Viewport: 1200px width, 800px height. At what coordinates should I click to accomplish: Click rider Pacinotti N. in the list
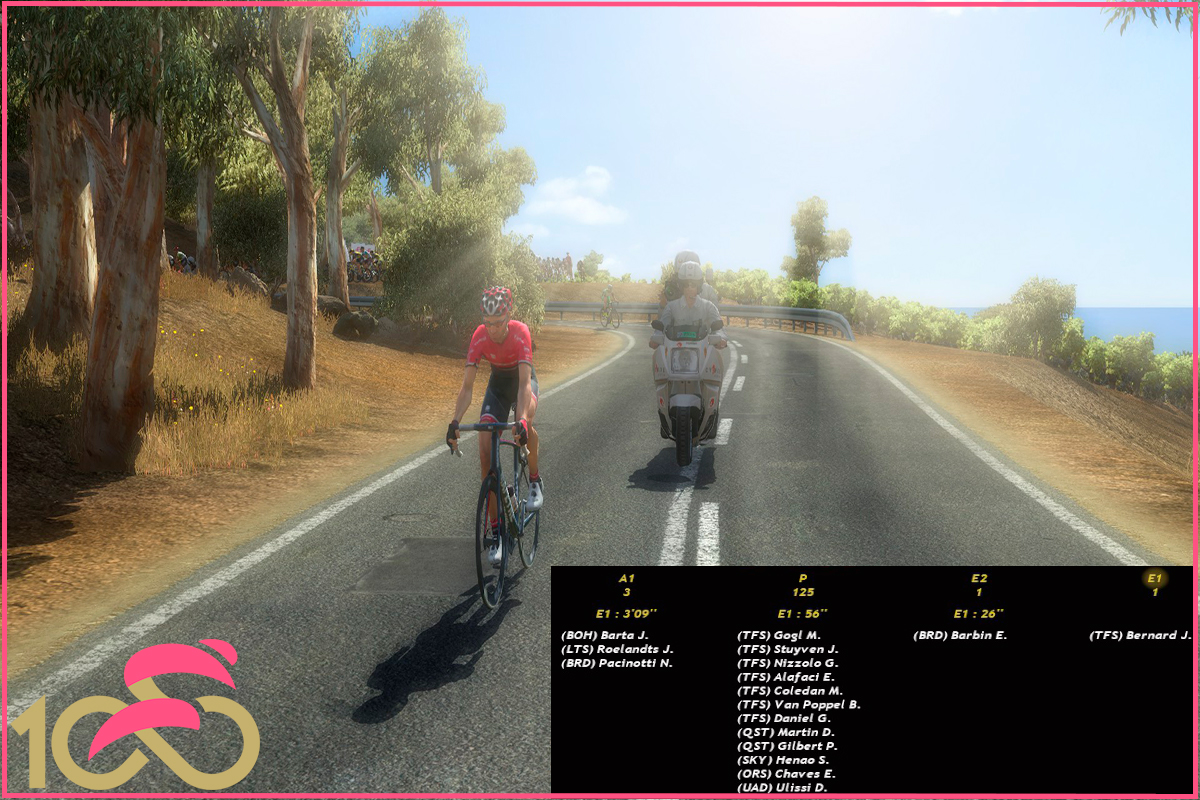[x=616, y=663]
